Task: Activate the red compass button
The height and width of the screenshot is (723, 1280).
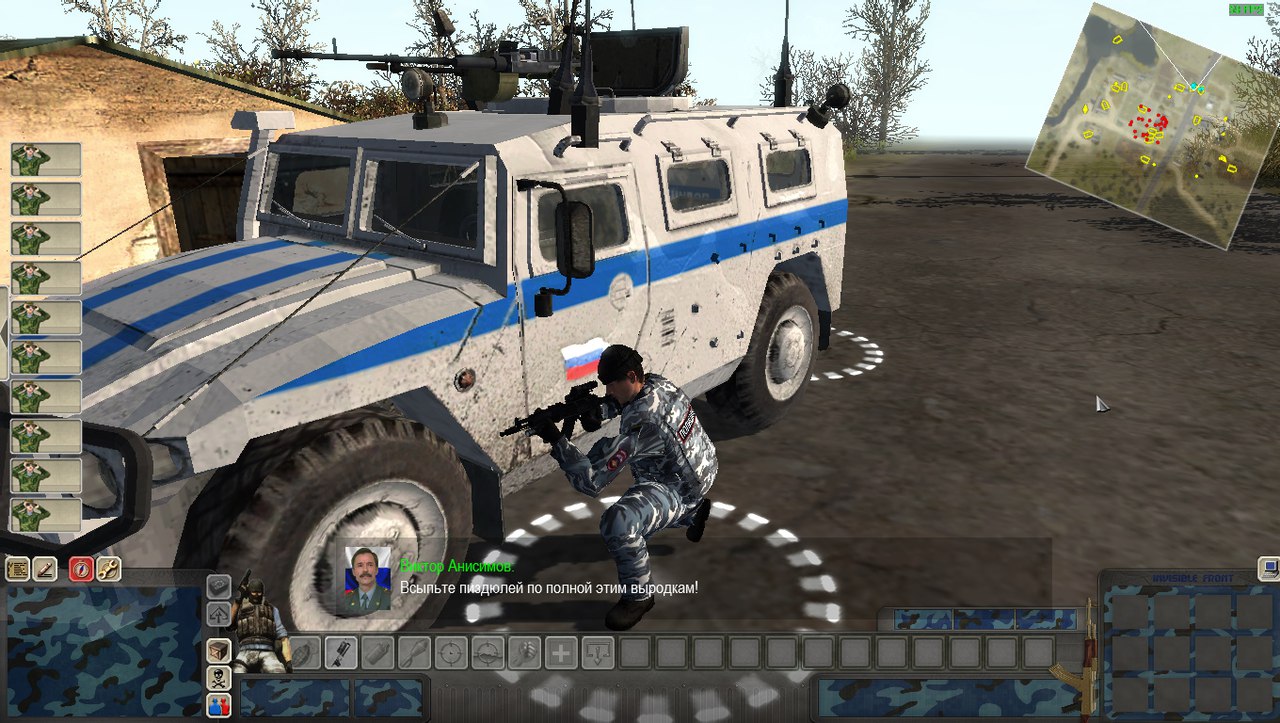Action: (x=81, y=569)
